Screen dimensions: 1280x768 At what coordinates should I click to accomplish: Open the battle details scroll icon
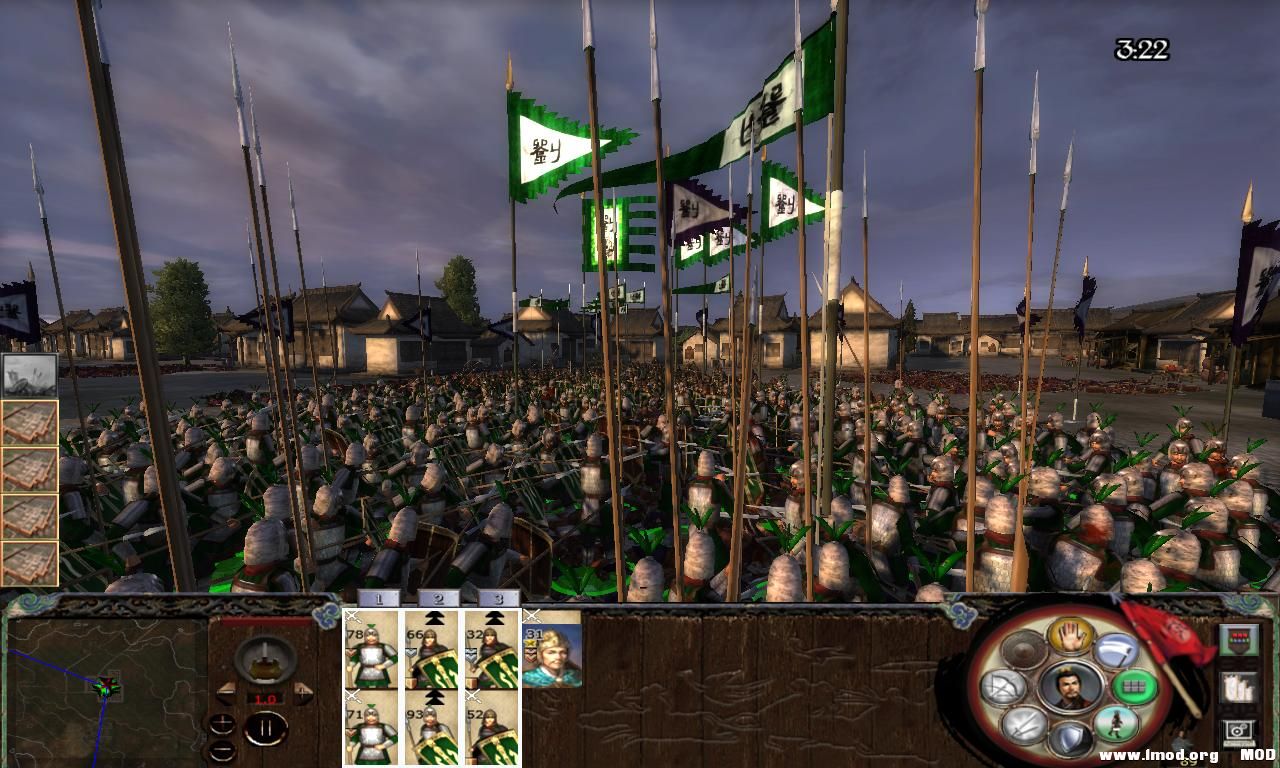pos(1238,688)
